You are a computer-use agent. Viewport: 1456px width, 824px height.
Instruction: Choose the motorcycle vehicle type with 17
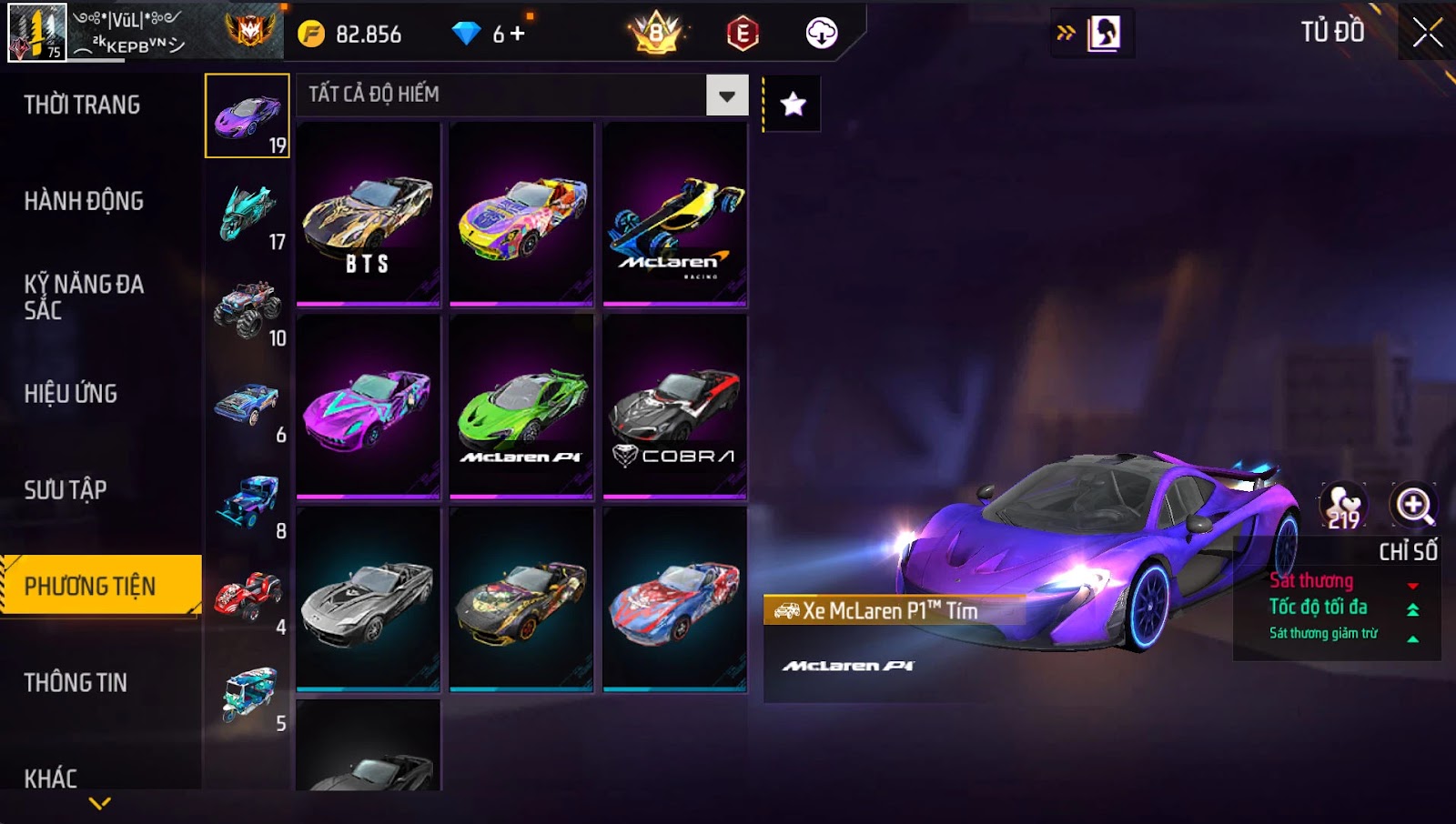tap(248, 213)
